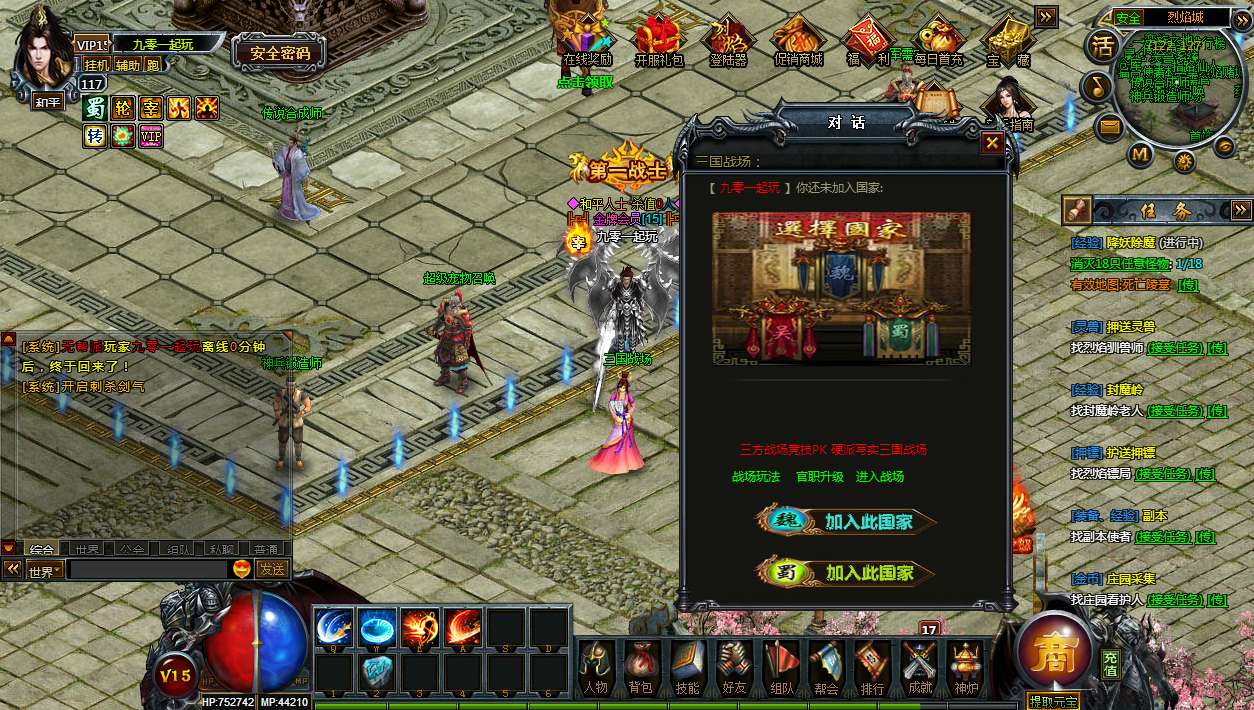The width and height of the screenshot is (1254, 710).
Task: Send chat with the 发送 button
Action: [x=271, y=569]
